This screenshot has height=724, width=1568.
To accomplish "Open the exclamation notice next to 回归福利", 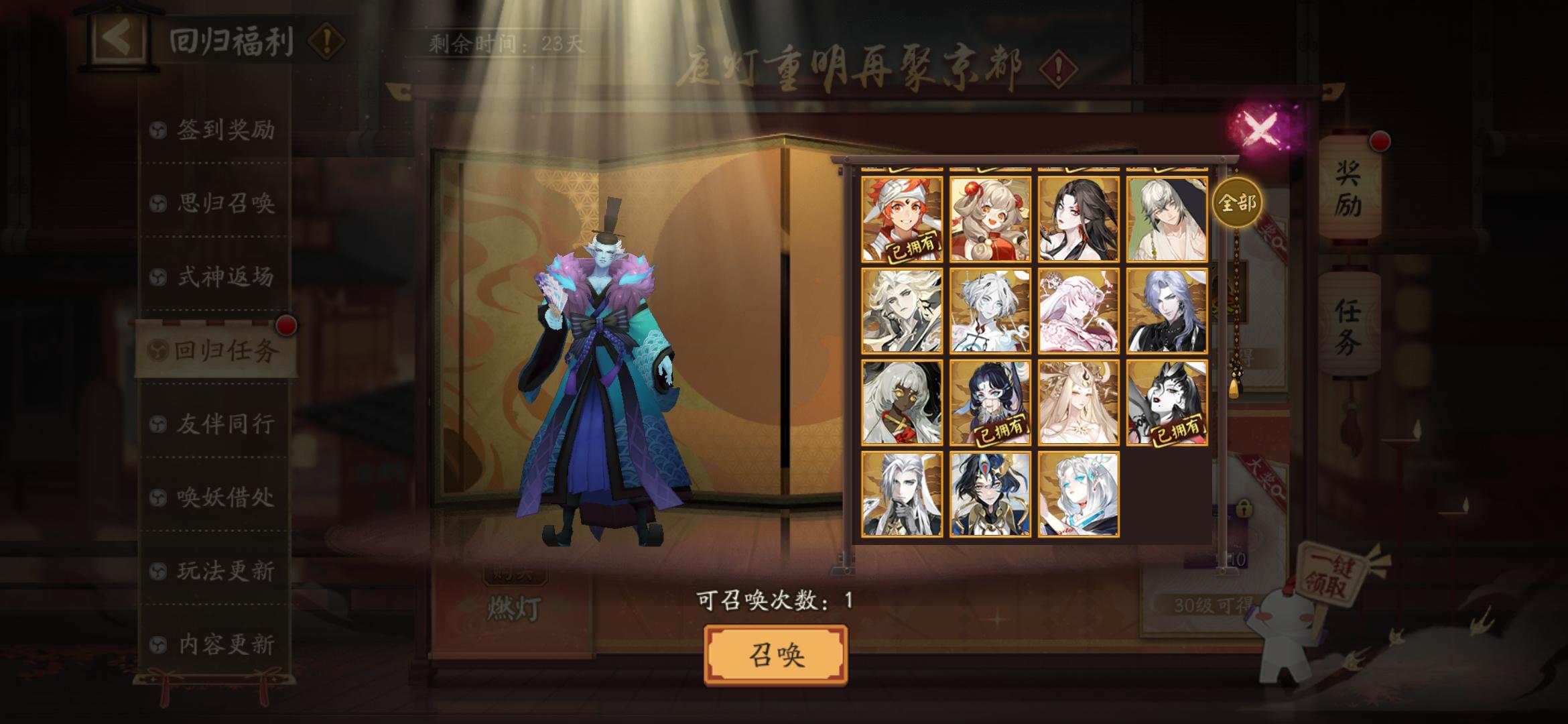I will (x=324, y=42).
